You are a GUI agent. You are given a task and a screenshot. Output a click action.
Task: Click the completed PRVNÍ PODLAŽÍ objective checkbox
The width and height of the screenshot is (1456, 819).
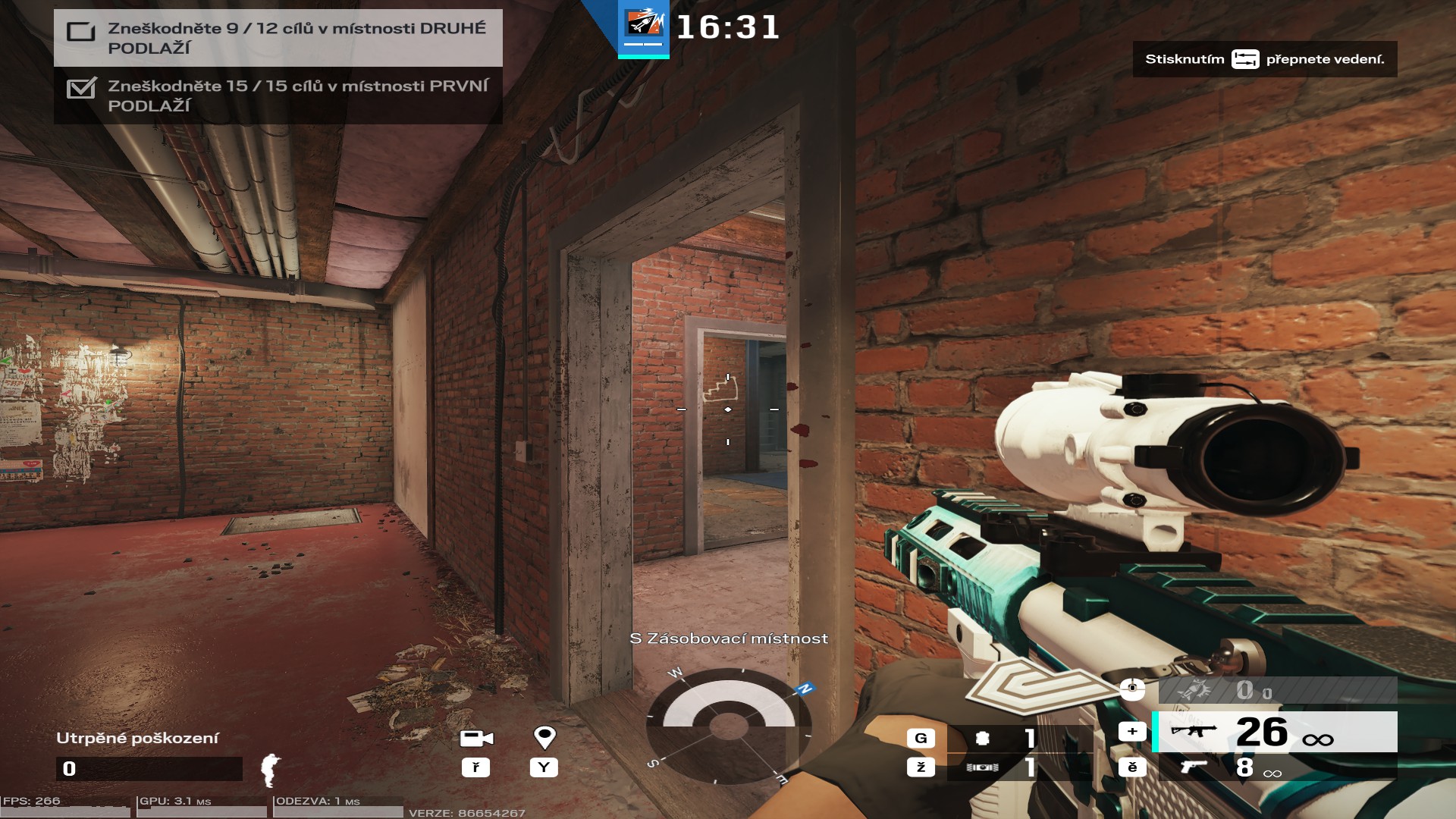pos(81,89)
